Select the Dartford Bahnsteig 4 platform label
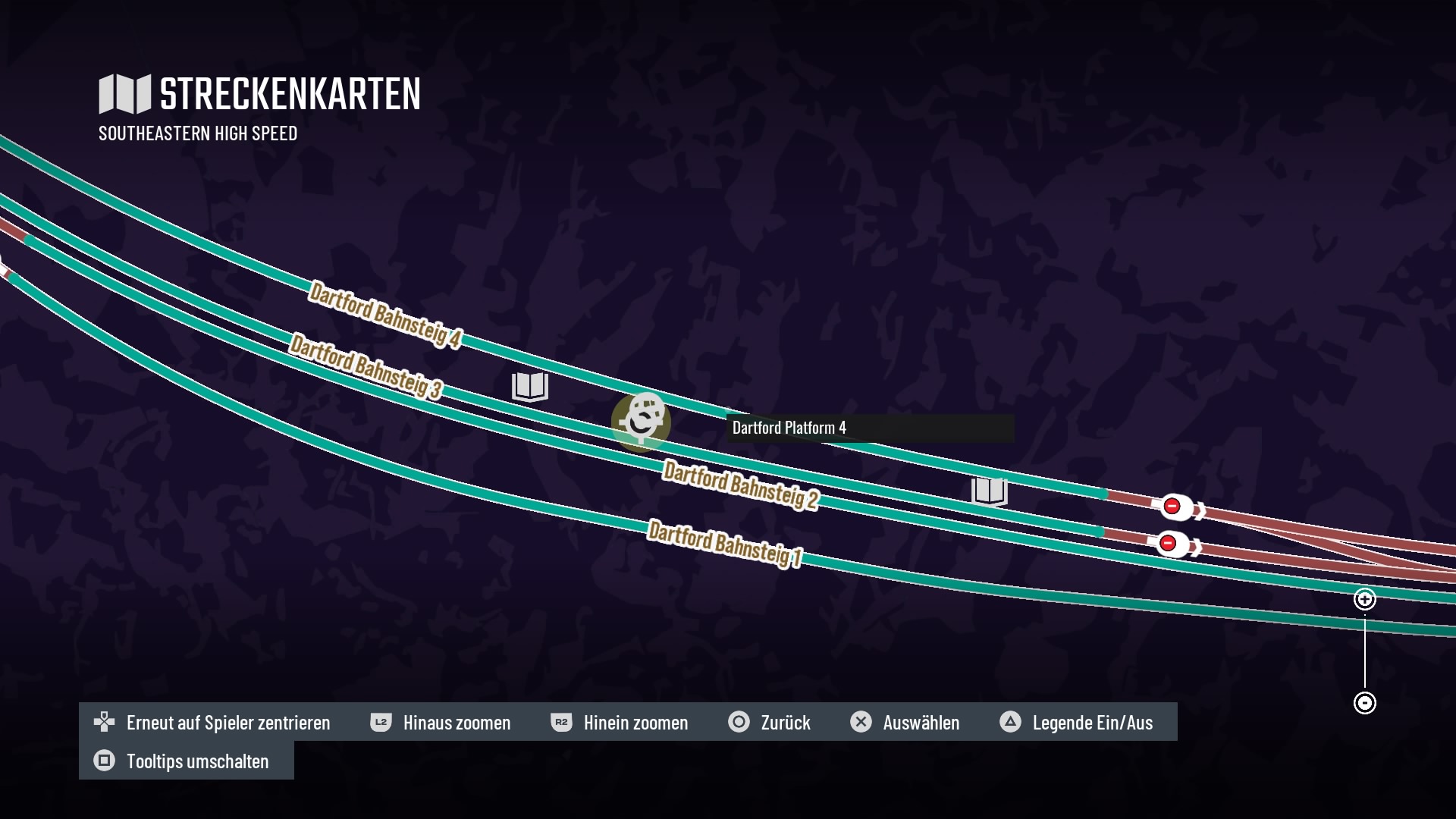Screen dimensions: 1456x819 click(x=384, y=315)
